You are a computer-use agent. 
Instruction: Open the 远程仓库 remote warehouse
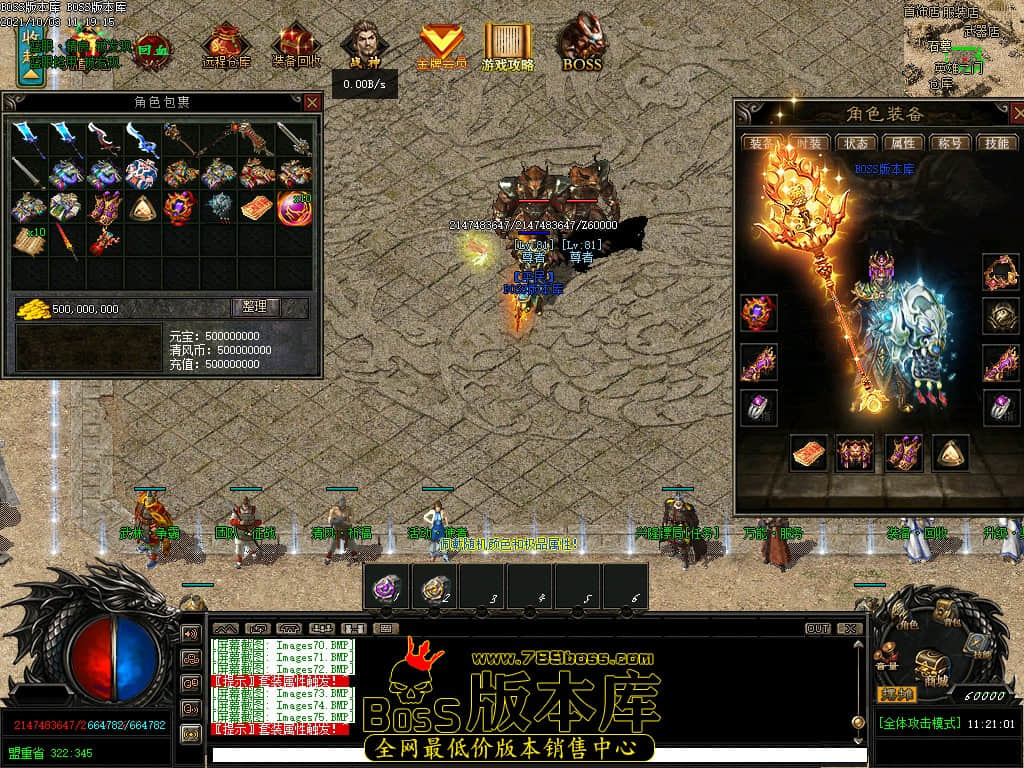[x=227, y=47]
